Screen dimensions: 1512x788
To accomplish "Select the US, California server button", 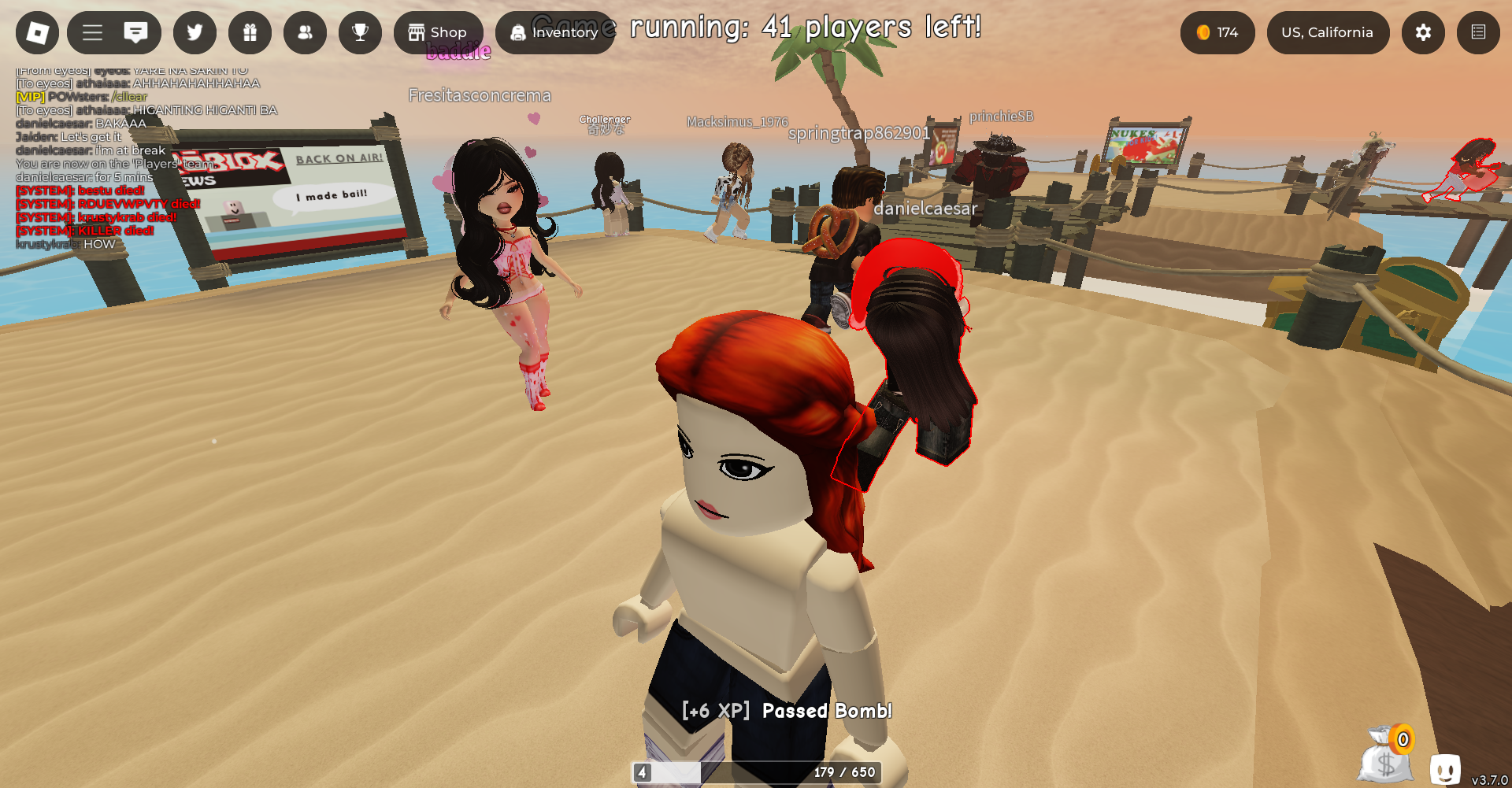I will pyautogui.click(x=1327, y=32).
